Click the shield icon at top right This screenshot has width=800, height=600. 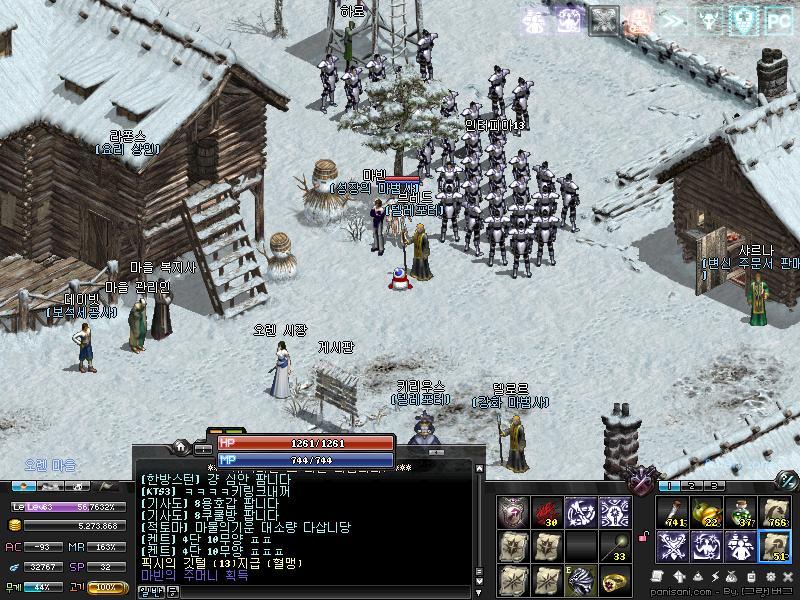744,19
